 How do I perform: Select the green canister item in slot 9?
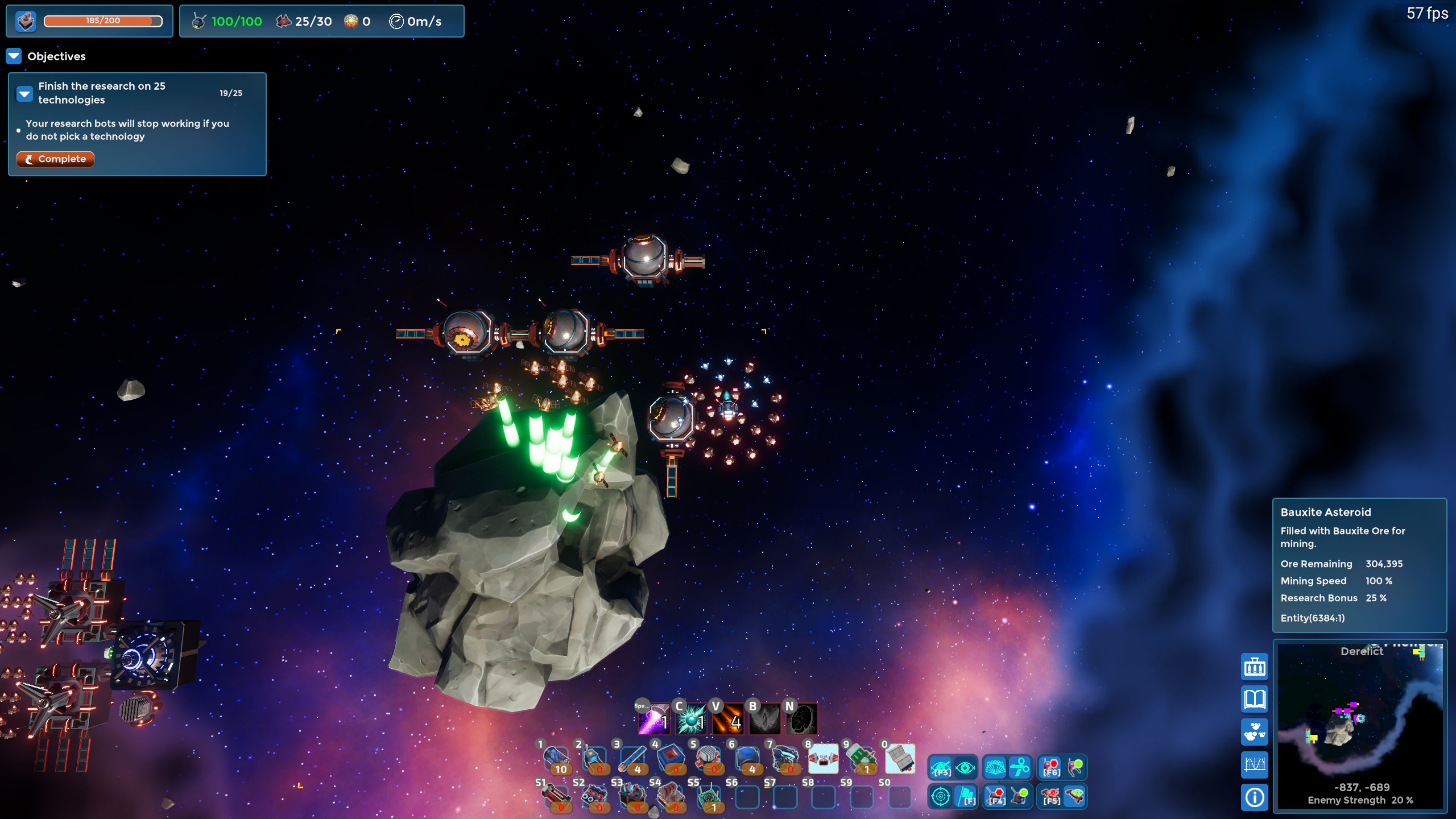861,759
